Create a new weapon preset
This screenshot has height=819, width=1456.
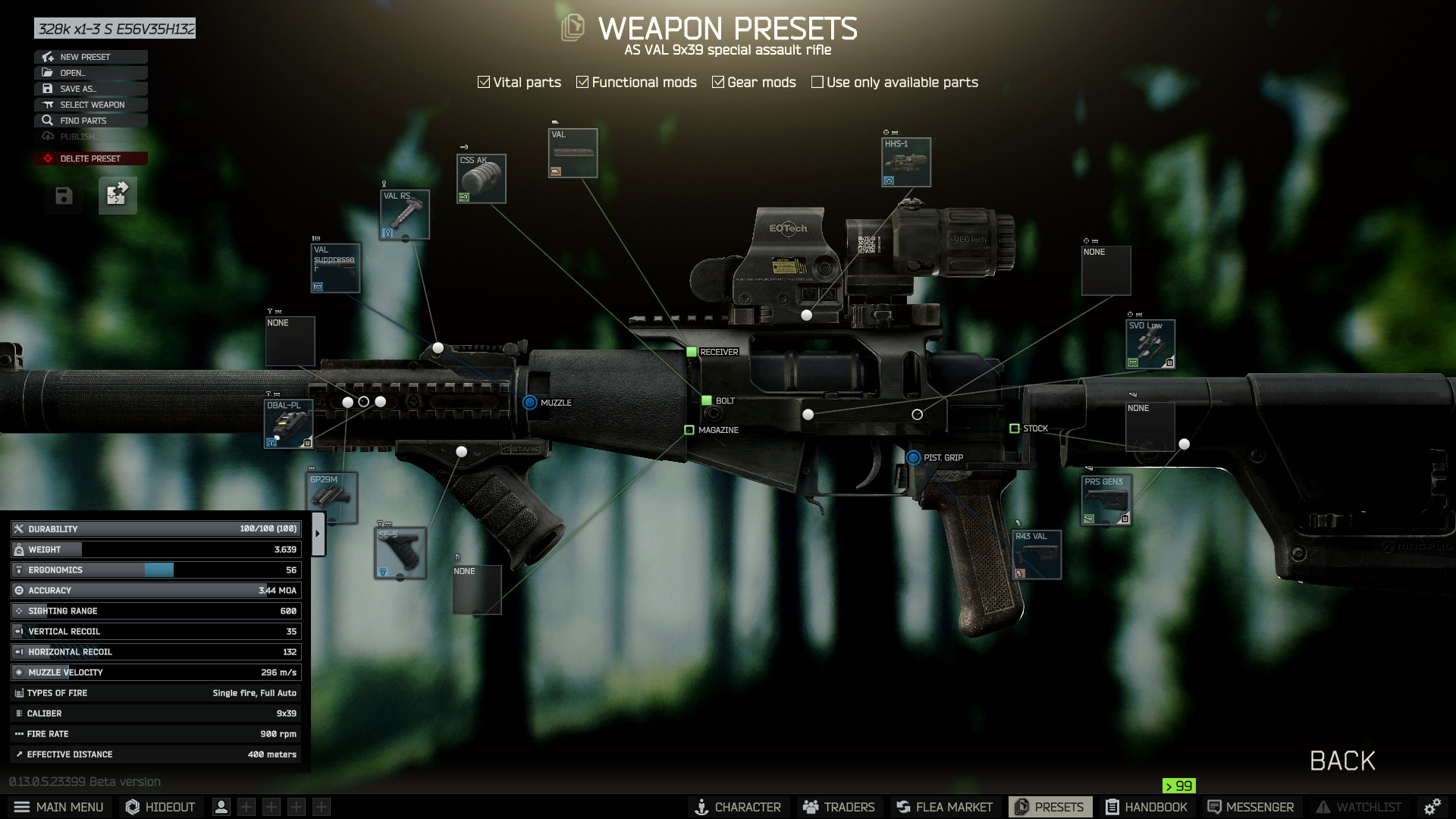tap(90, 57)
